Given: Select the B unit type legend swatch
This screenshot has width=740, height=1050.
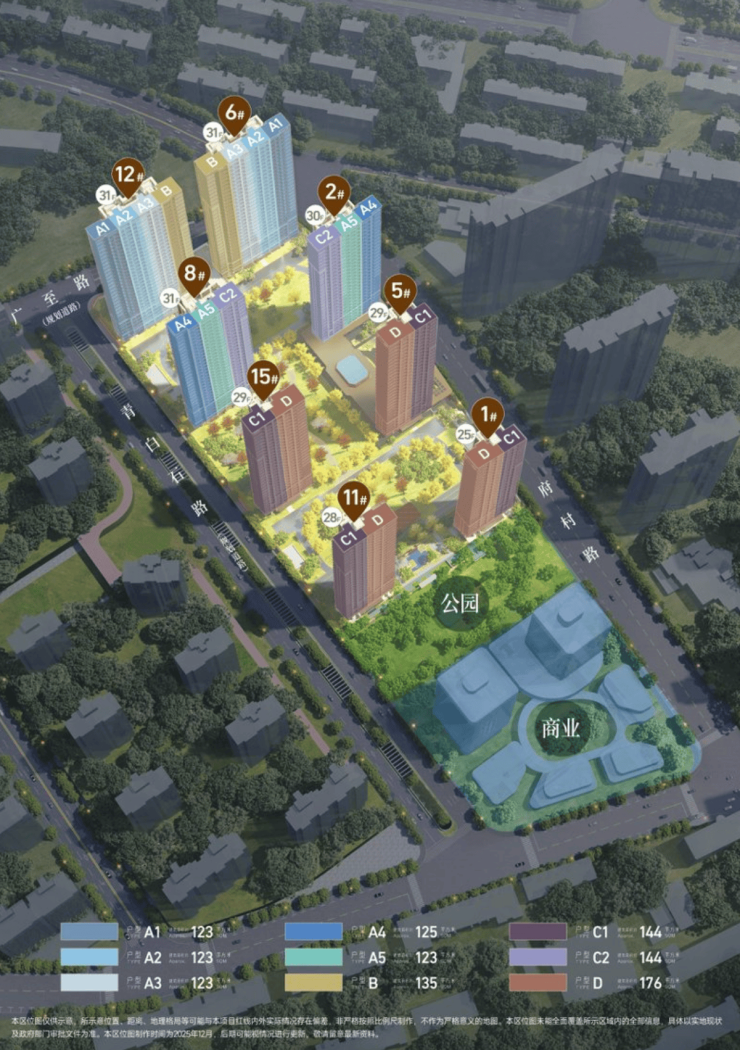Looking at the screenshot, I should (313, 982).
